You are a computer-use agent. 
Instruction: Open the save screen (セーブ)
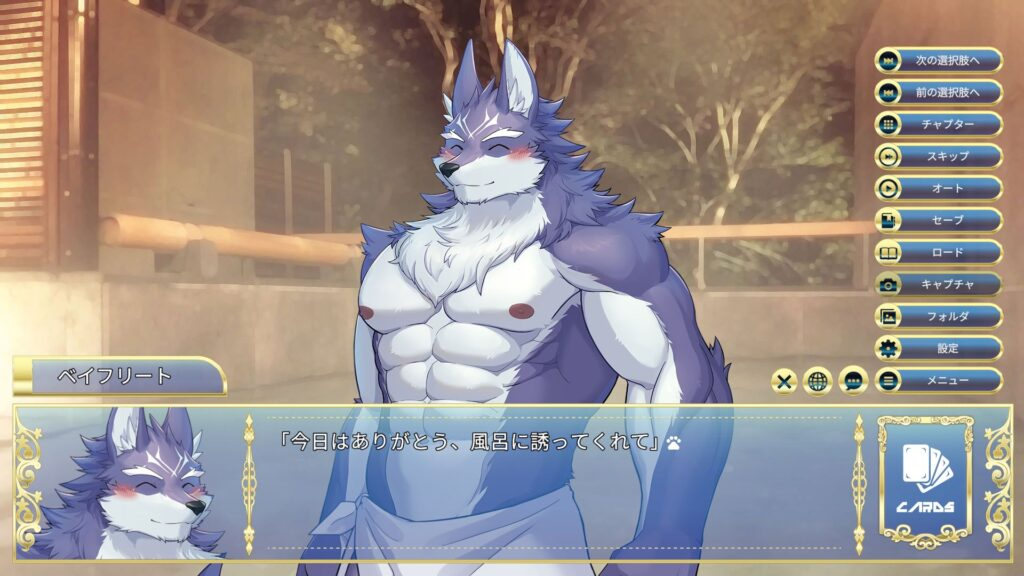click(x=938, y=220)
